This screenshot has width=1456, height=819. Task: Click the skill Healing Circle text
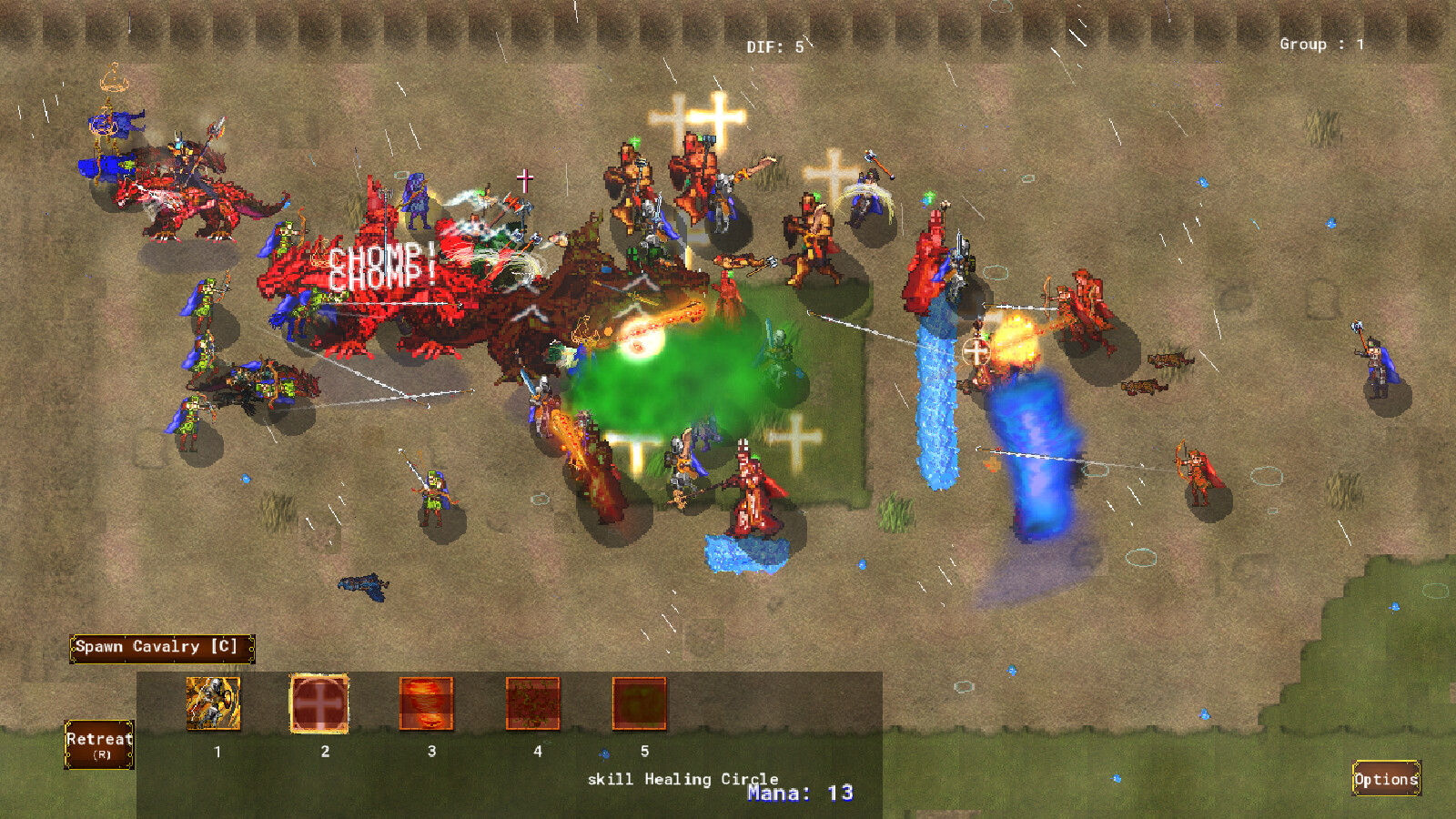point(682,780)
